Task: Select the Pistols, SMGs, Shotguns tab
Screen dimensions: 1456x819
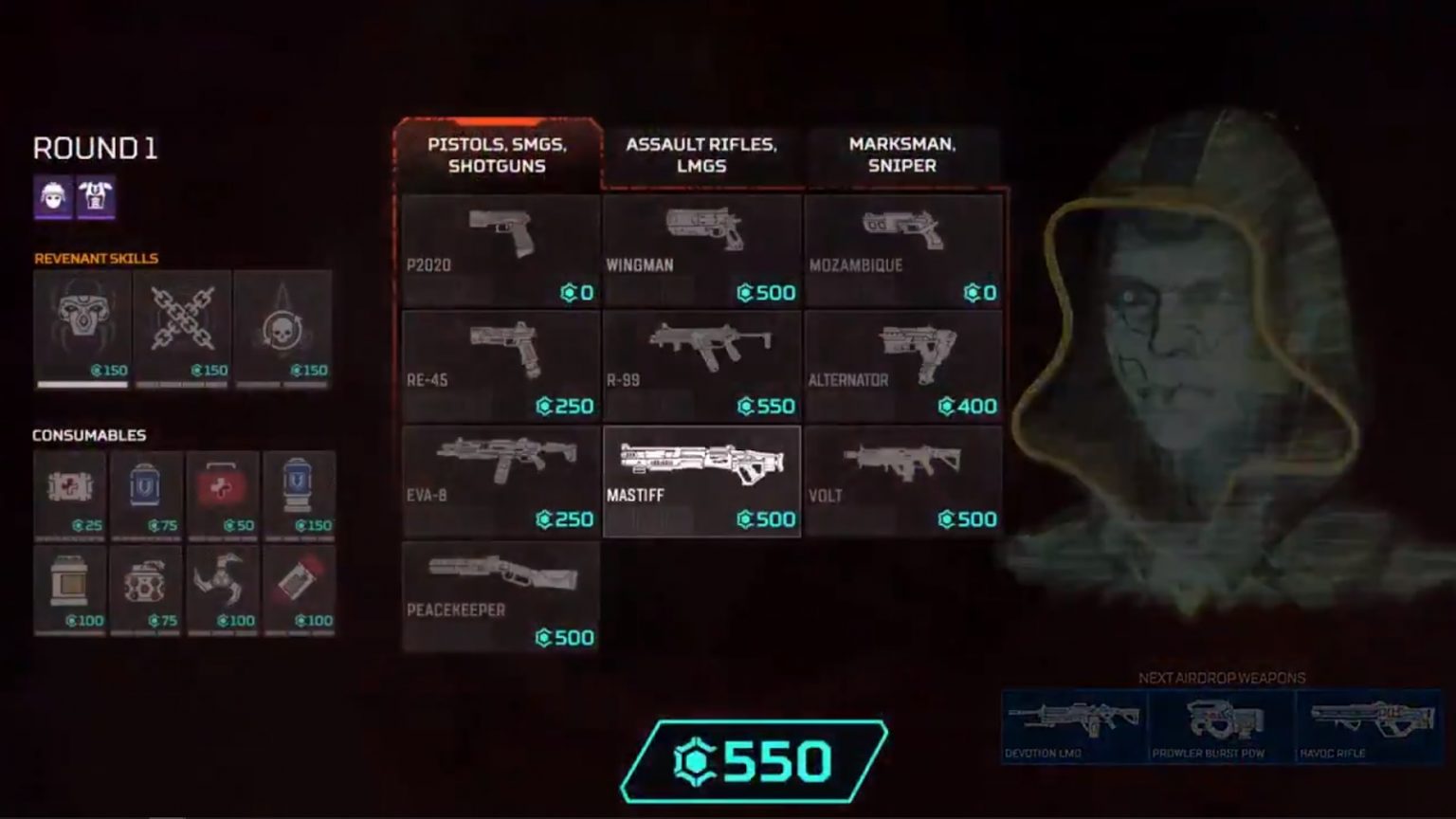Action: click(497, 155)
